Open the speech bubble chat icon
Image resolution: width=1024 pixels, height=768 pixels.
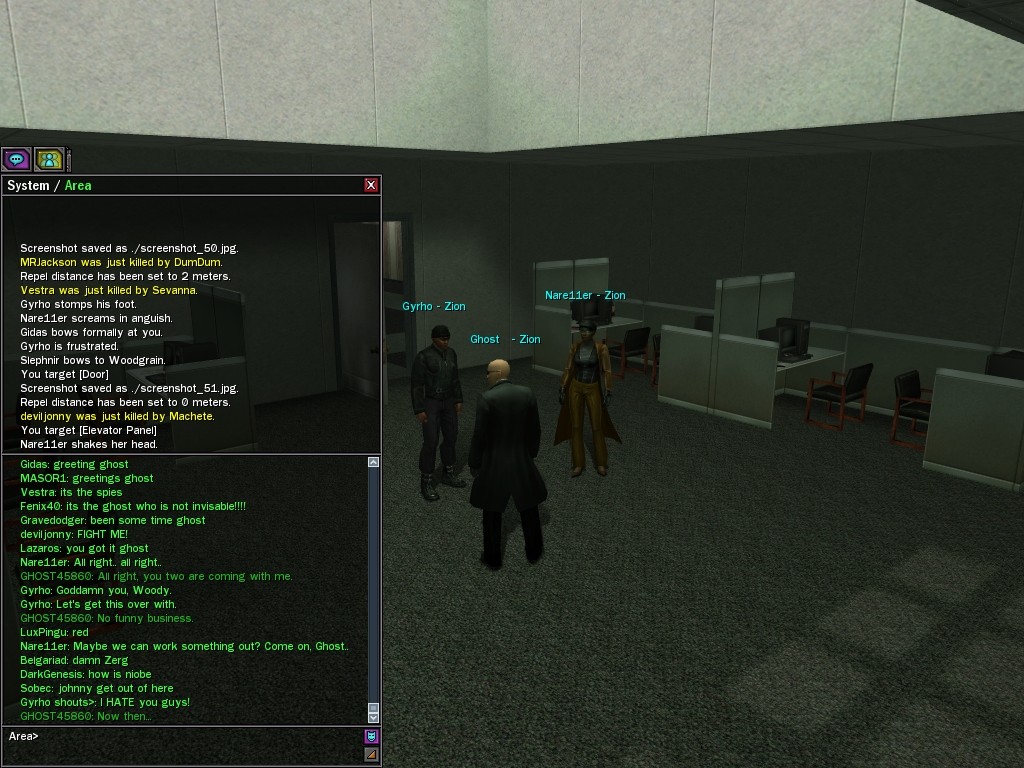(16, 159)
